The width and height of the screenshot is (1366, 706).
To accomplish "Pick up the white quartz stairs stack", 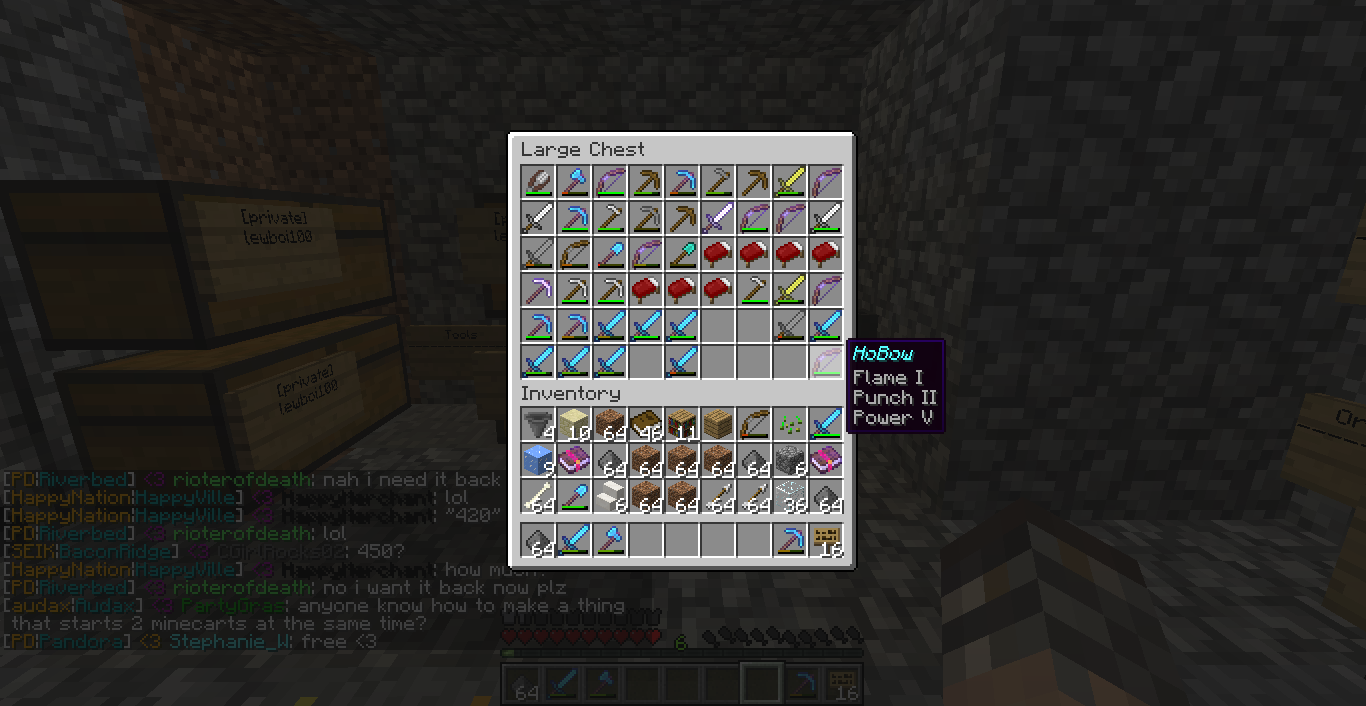I will pos(610,496).
